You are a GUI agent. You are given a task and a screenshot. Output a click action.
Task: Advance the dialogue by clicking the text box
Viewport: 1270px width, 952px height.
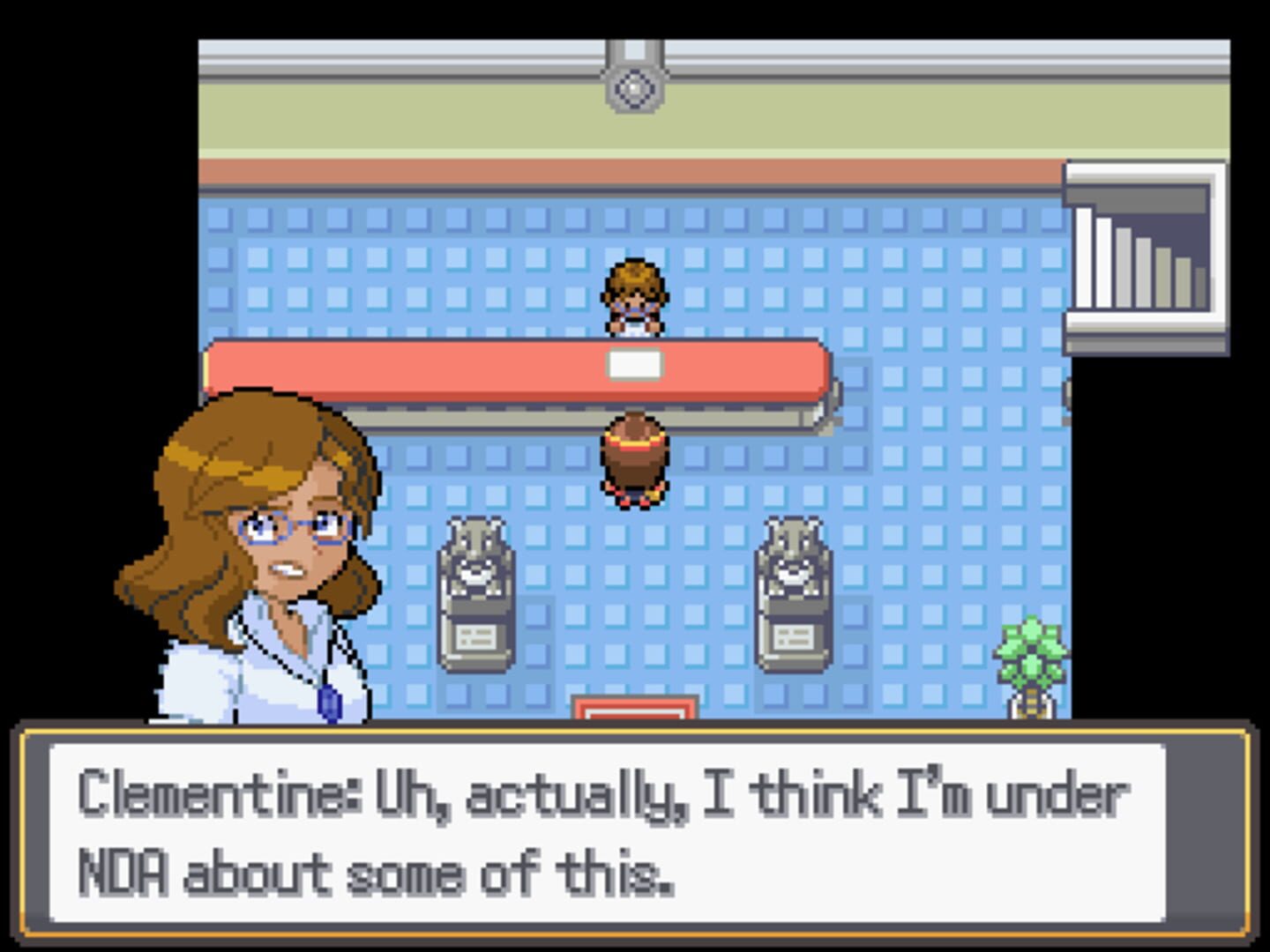click(x=635, y=833)
